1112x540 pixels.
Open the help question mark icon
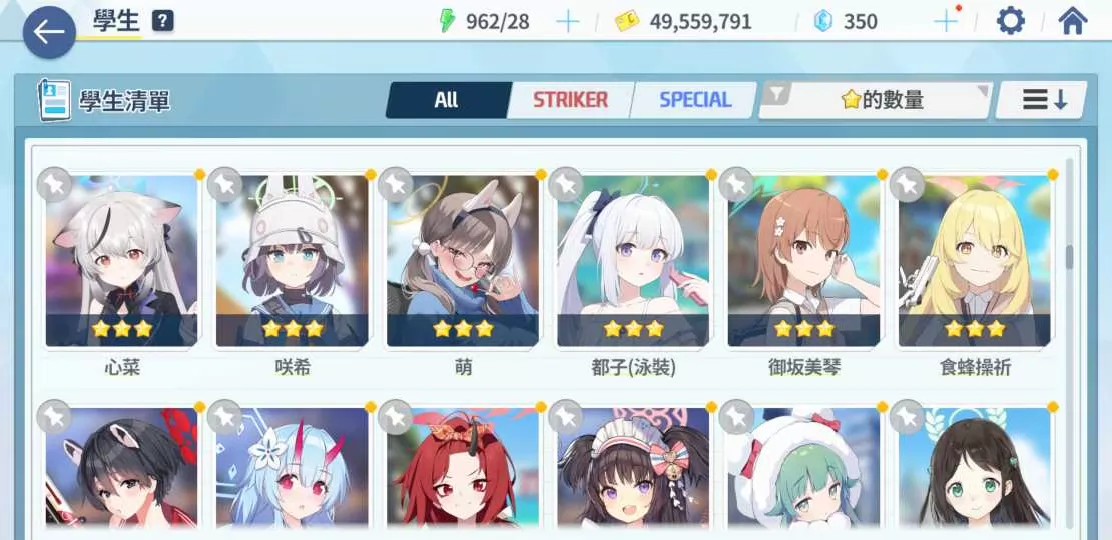[163, 21]
